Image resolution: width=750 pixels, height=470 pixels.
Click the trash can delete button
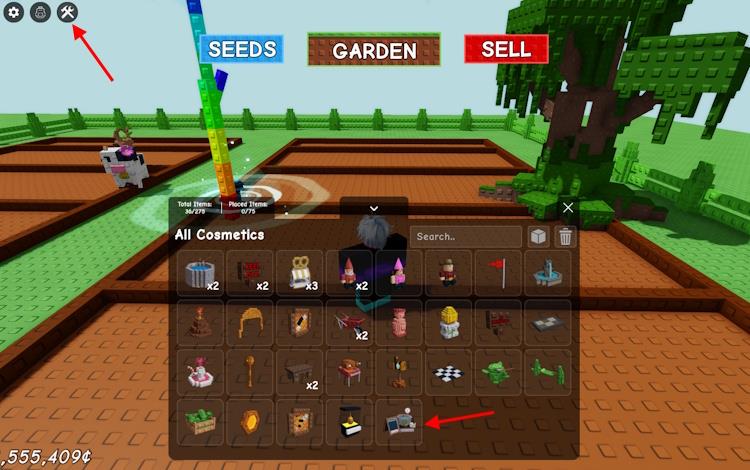click(x=565, y=237)
